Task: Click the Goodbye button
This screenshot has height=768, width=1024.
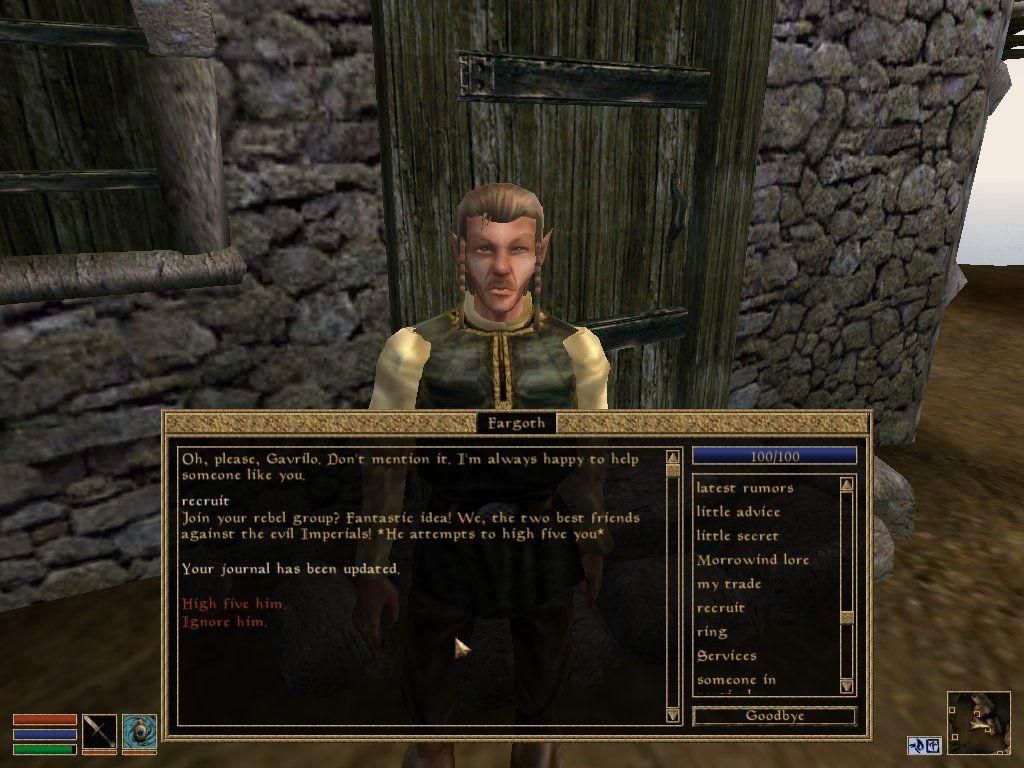Action: 774,716
